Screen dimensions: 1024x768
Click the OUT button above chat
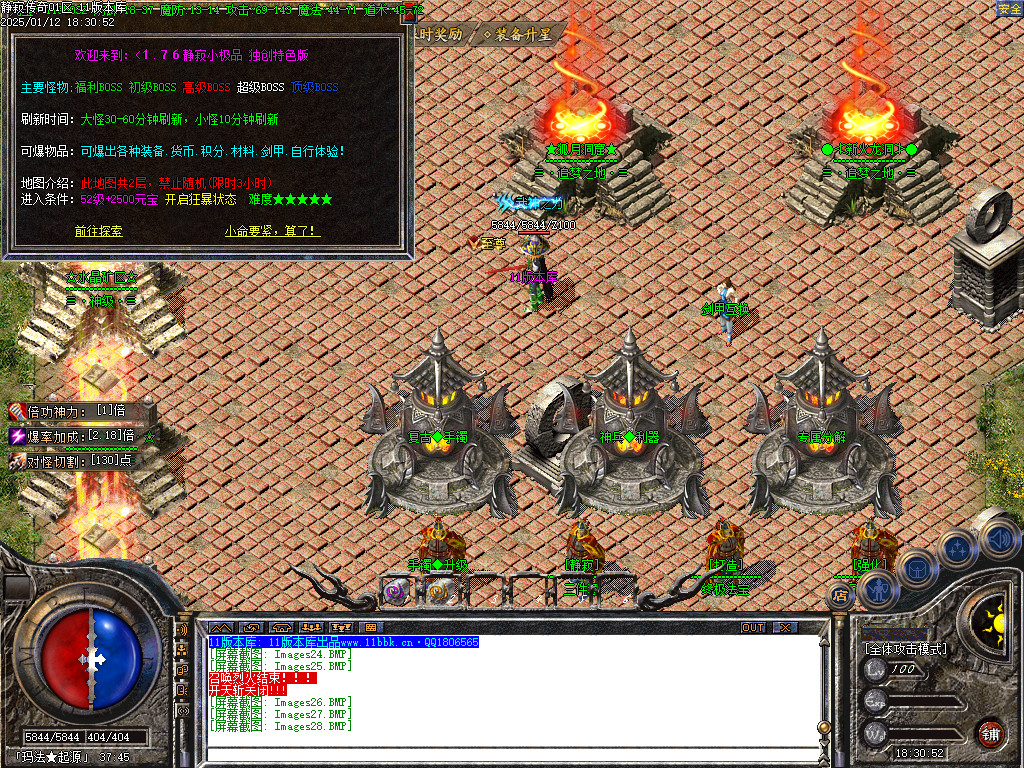[752, 627]
